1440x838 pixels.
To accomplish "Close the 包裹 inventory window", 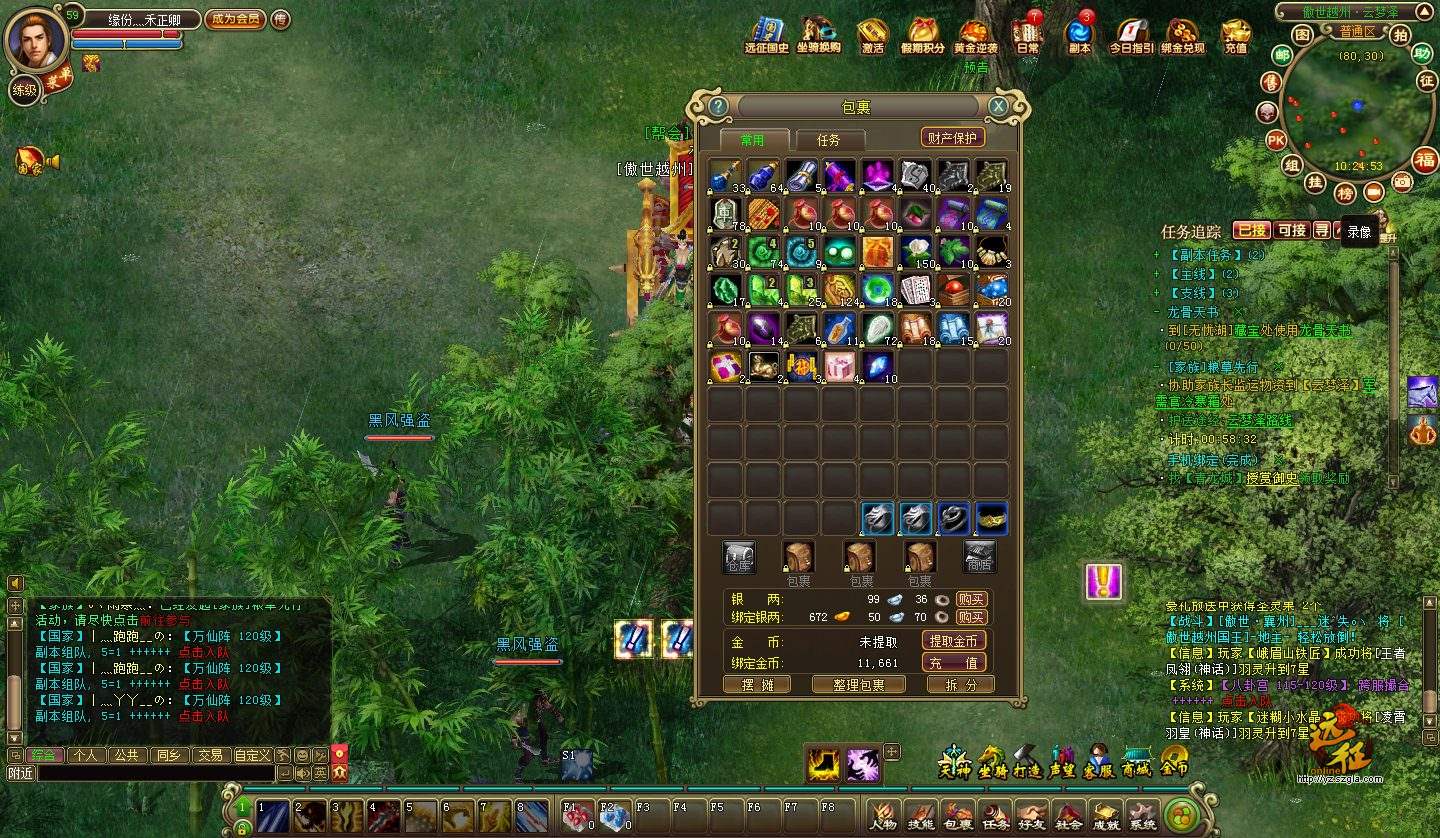I will click(x=998, y=107).
